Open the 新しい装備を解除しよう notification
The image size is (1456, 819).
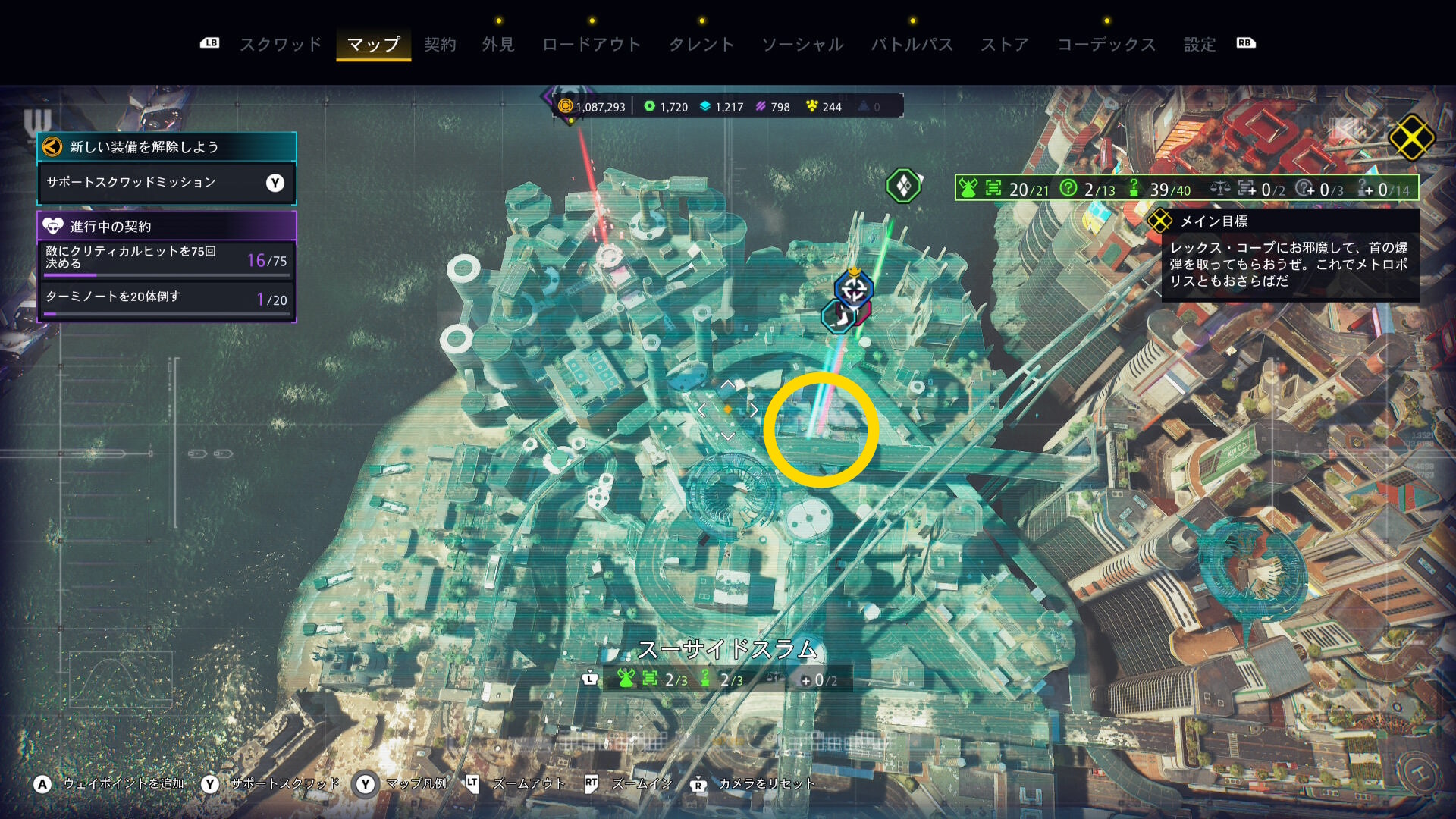pyautogui.click(x=166, y=146)
